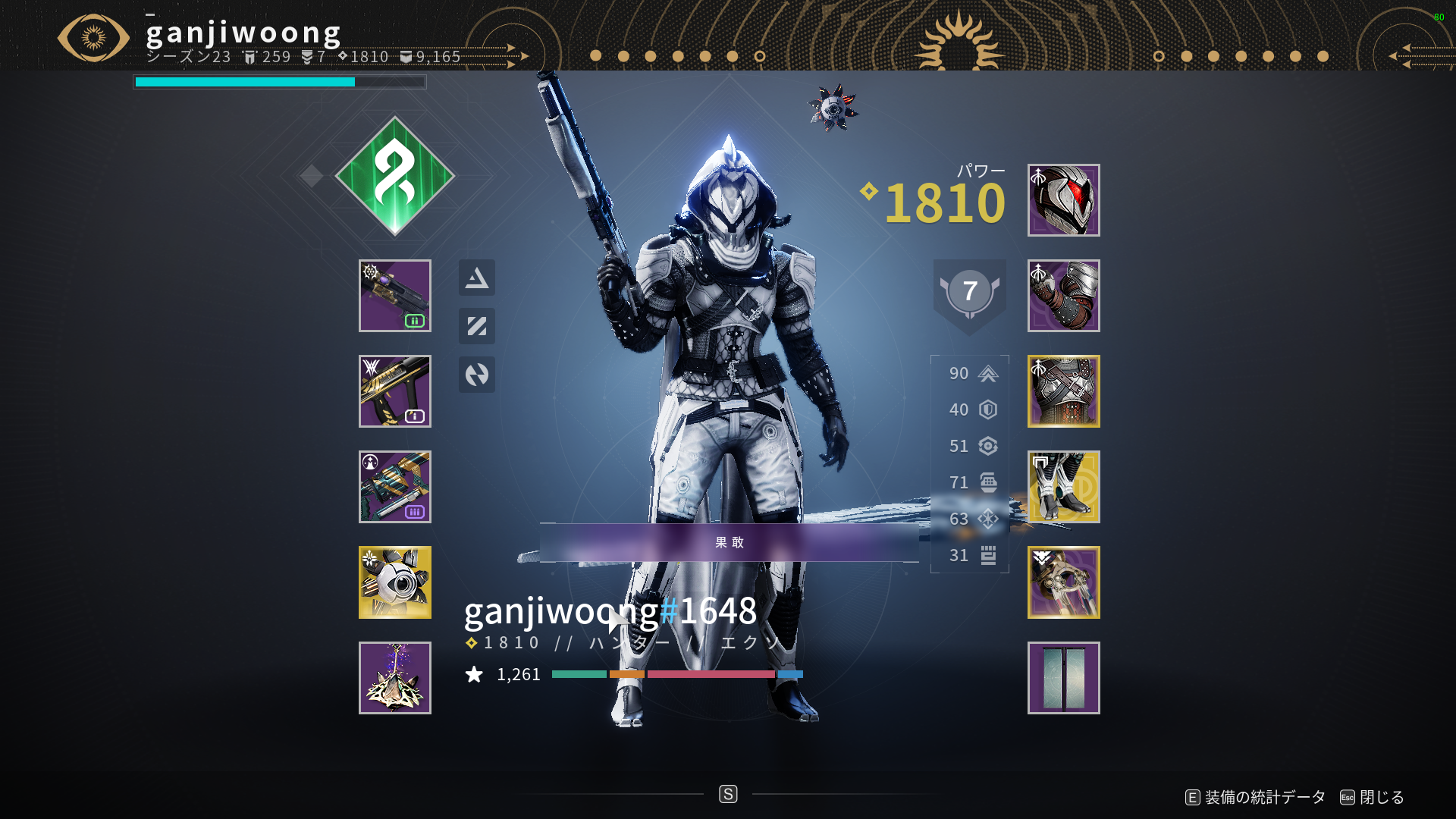Choose the teal and gold power weapon slot

[x=394, y=487]
